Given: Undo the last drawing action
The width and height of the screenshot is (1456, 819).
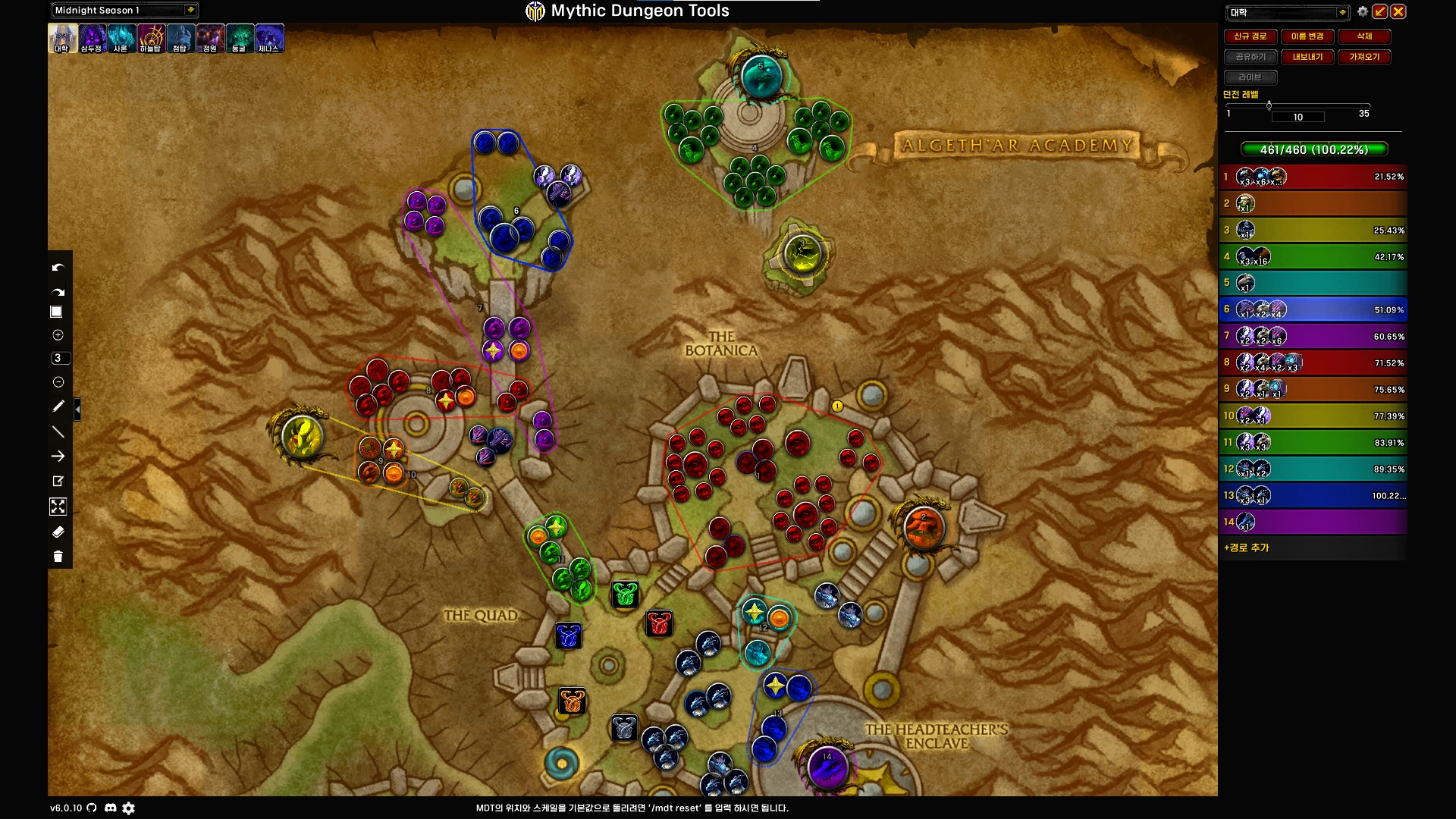Looking at the screenshot, I should (58, 268).
